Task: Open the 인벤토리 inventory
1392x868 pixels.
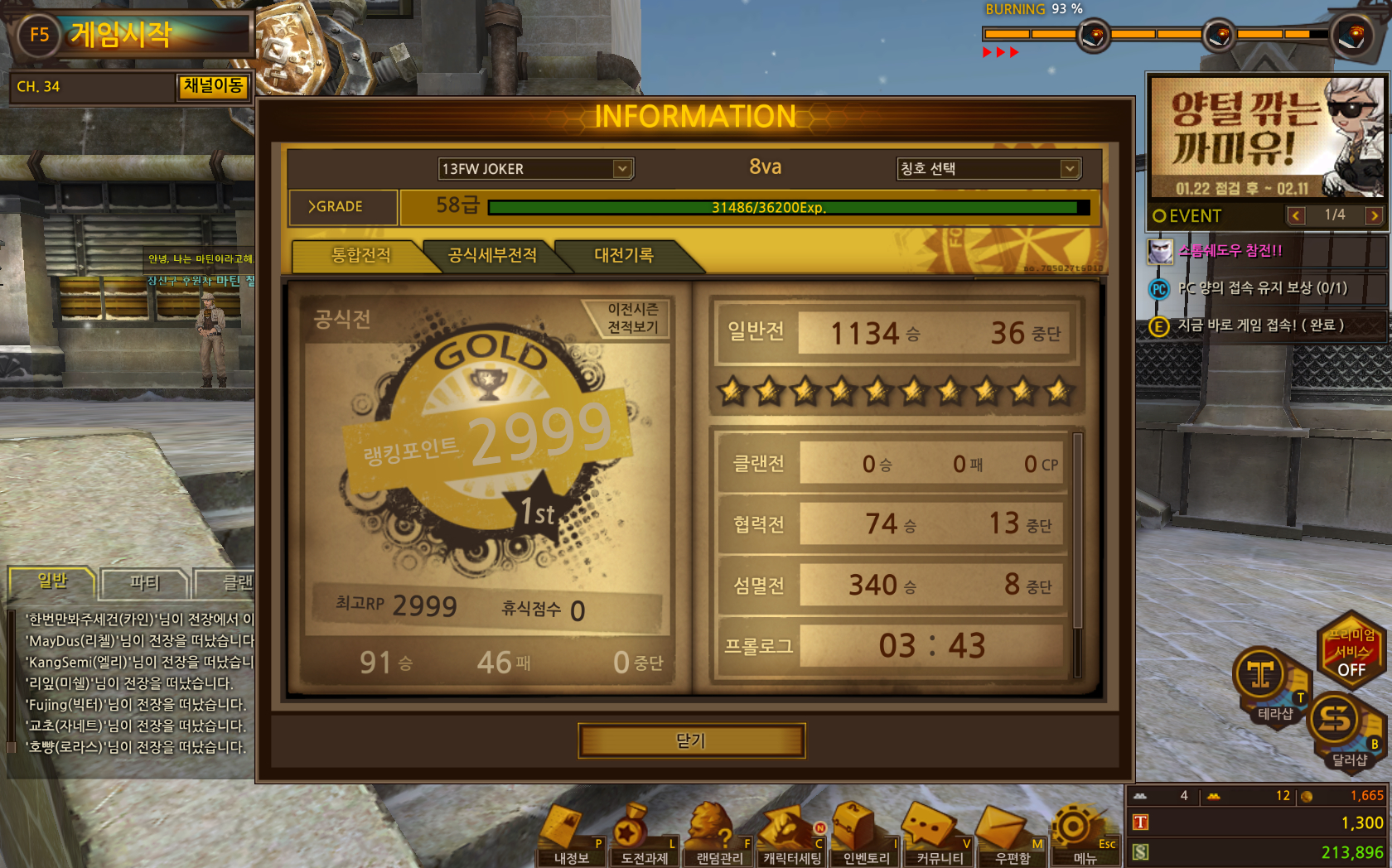Action: (866, 838)
